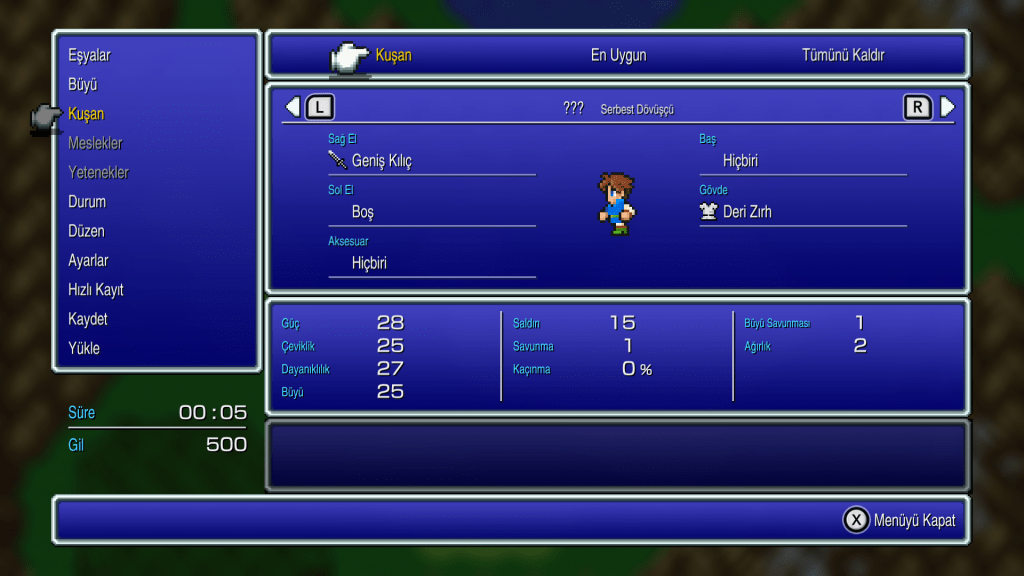1024x576 pixels.
Task: Choose the Kuşan entry in the left menu
Action: pyautogui.click(x=86, y=114)
